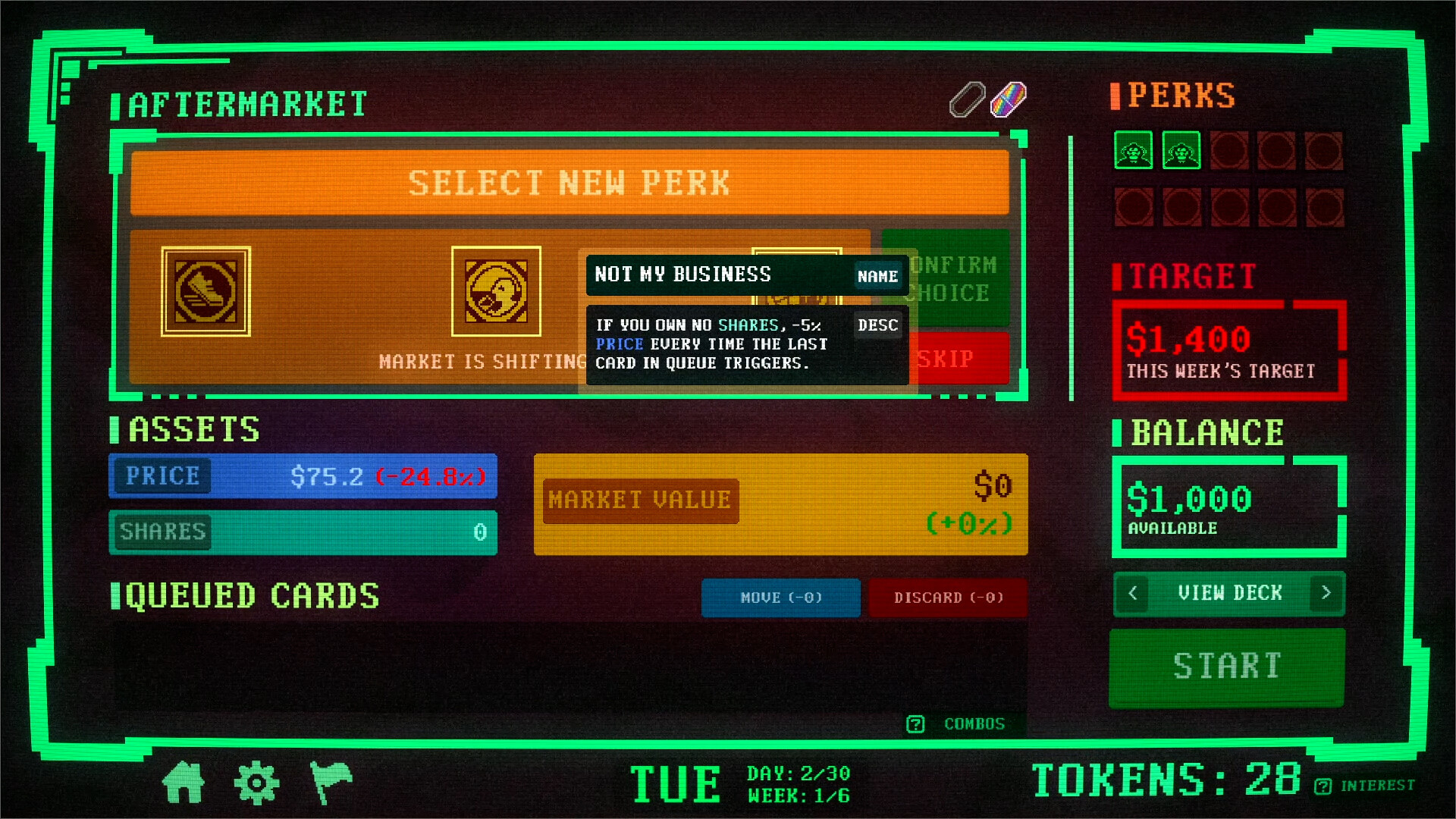Switch to the NAME tab on the tooltip

[877, 277]
